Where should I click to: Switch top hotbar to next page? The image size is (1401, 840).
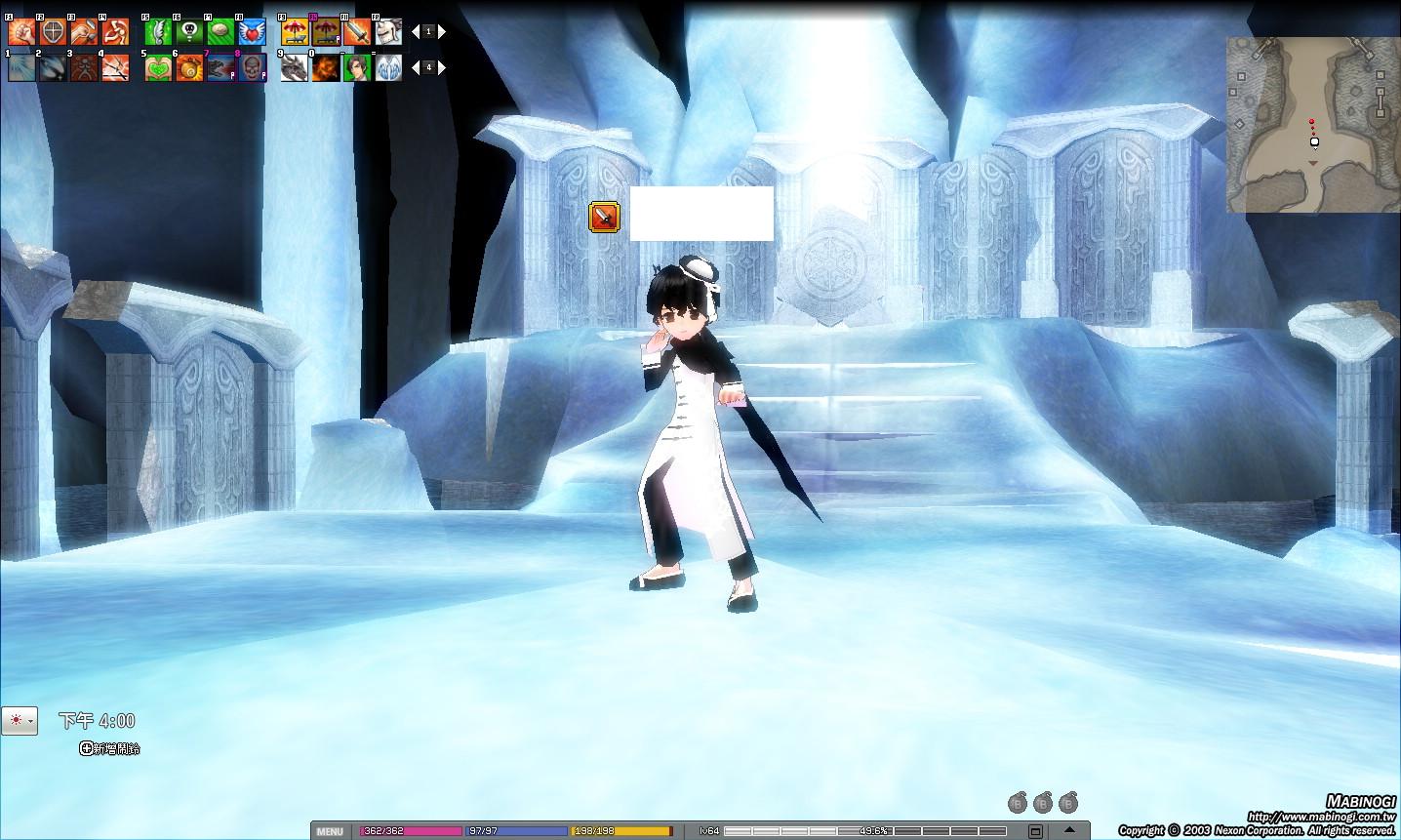click(x=442, y=32)
